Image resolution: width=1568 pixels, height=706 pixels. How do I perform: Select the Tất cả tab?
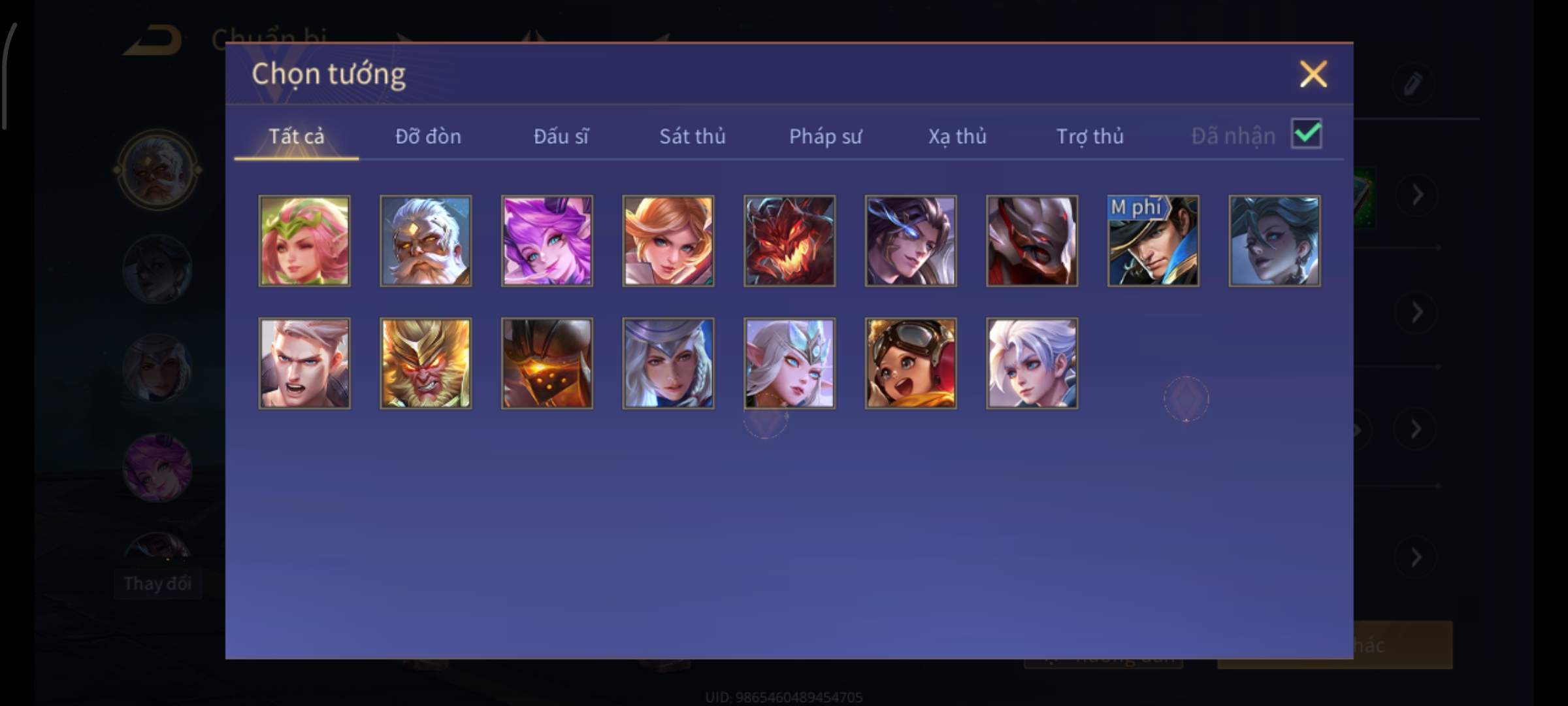[x=296, y=136]
